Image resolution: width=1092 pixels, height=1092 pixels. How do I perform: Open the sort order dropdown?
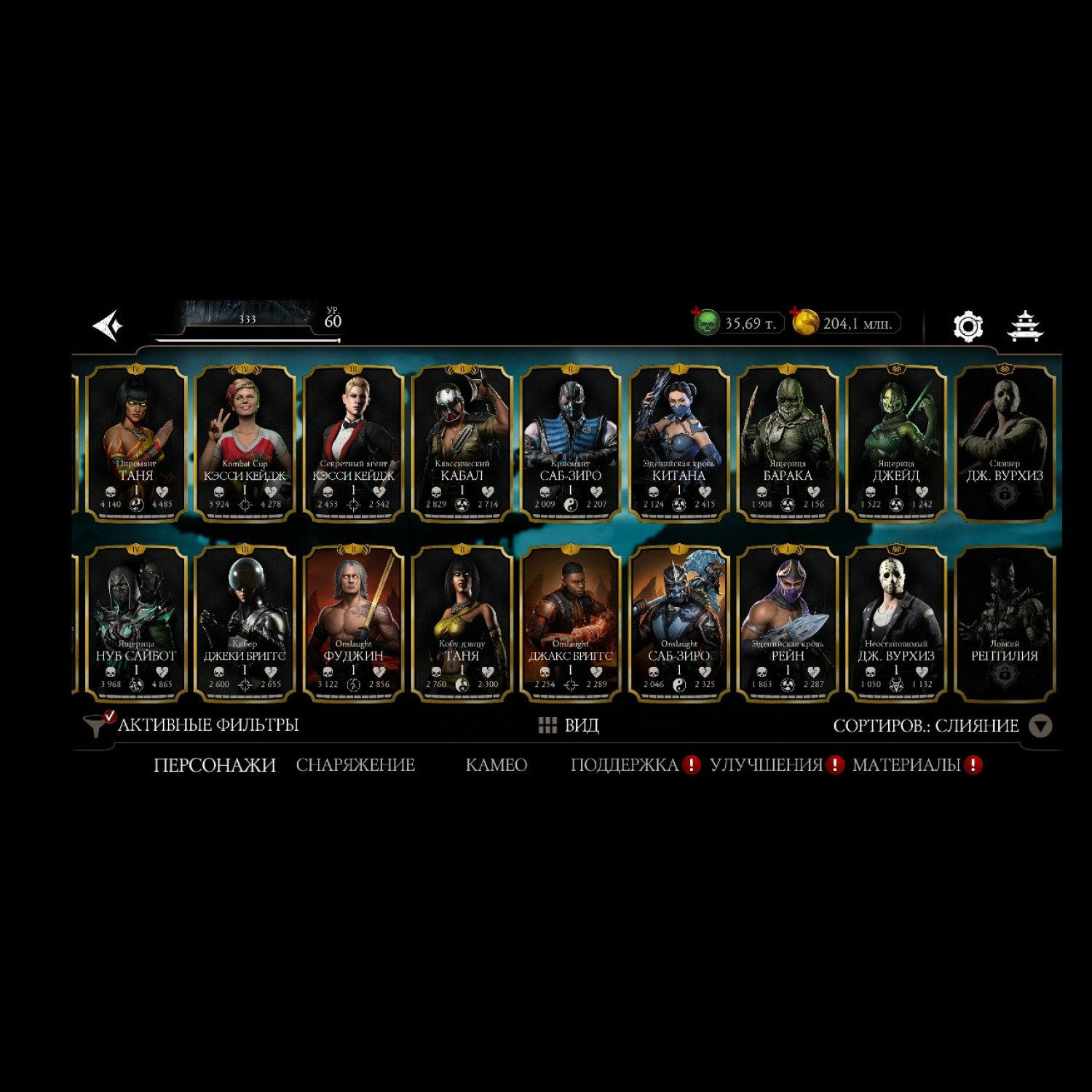coord(1040,726)
